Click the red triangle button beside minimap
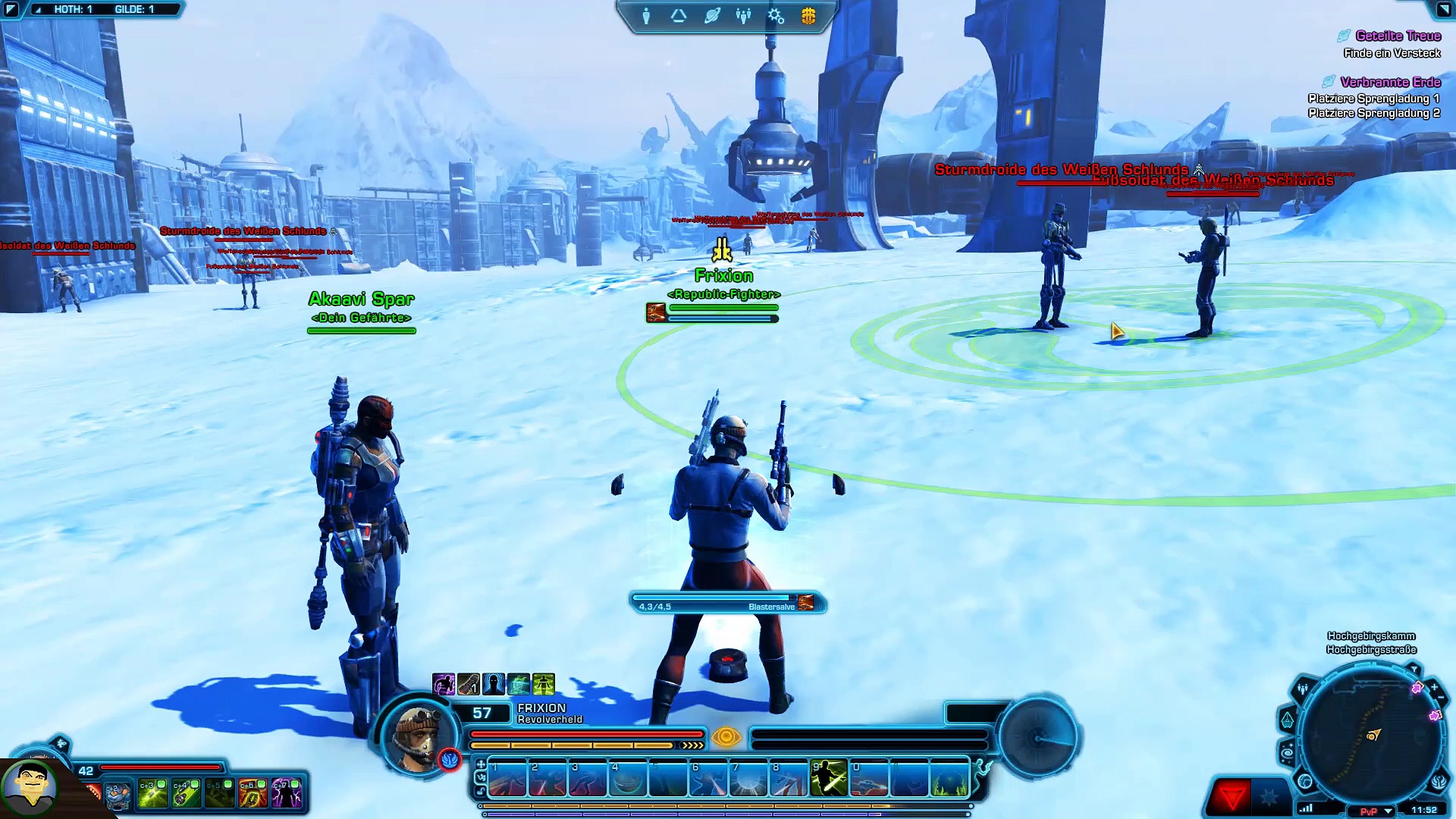 click(1232, 796)
